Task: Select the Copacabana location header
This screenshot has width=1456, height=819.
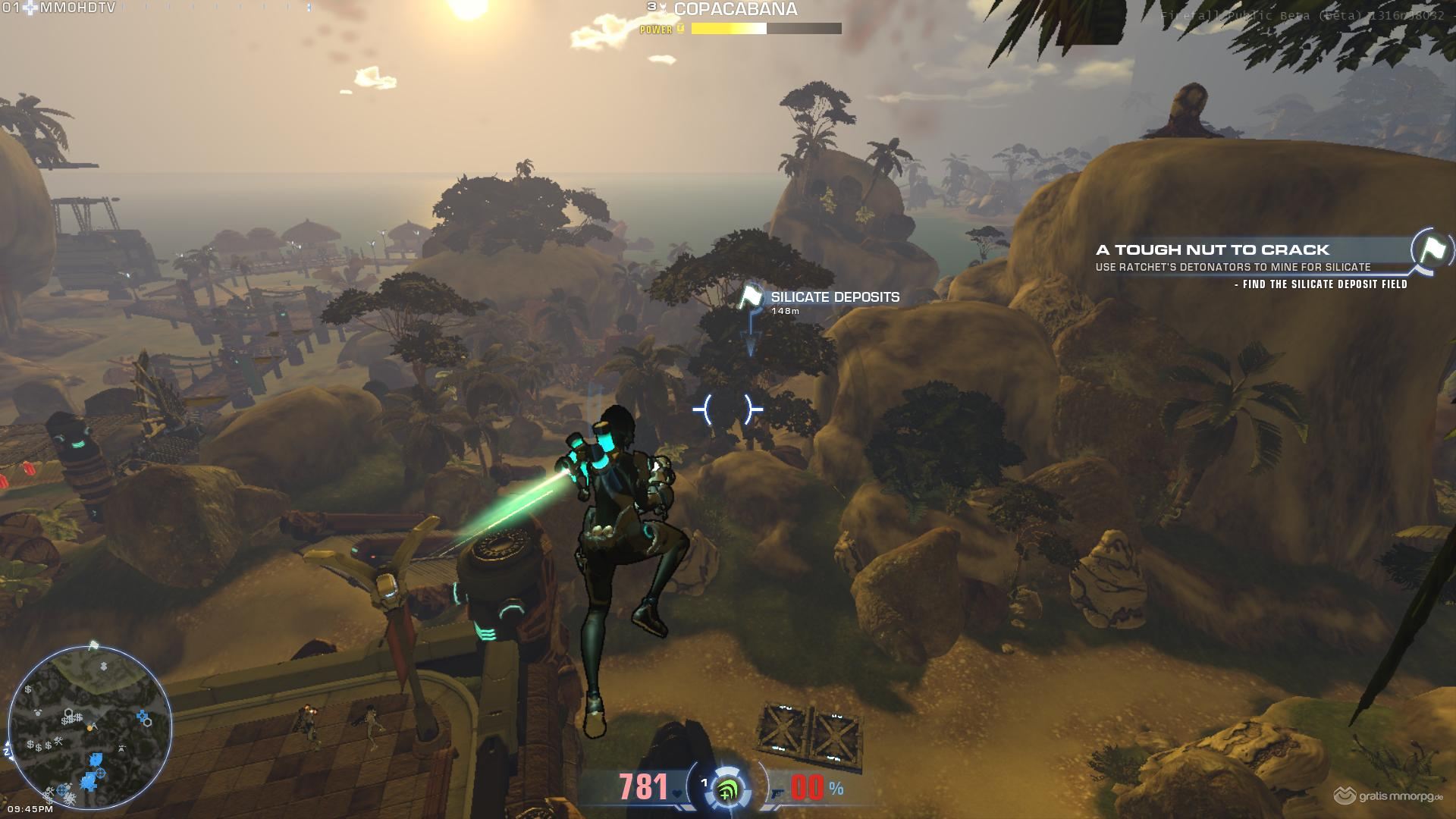Action: [735, 10]
